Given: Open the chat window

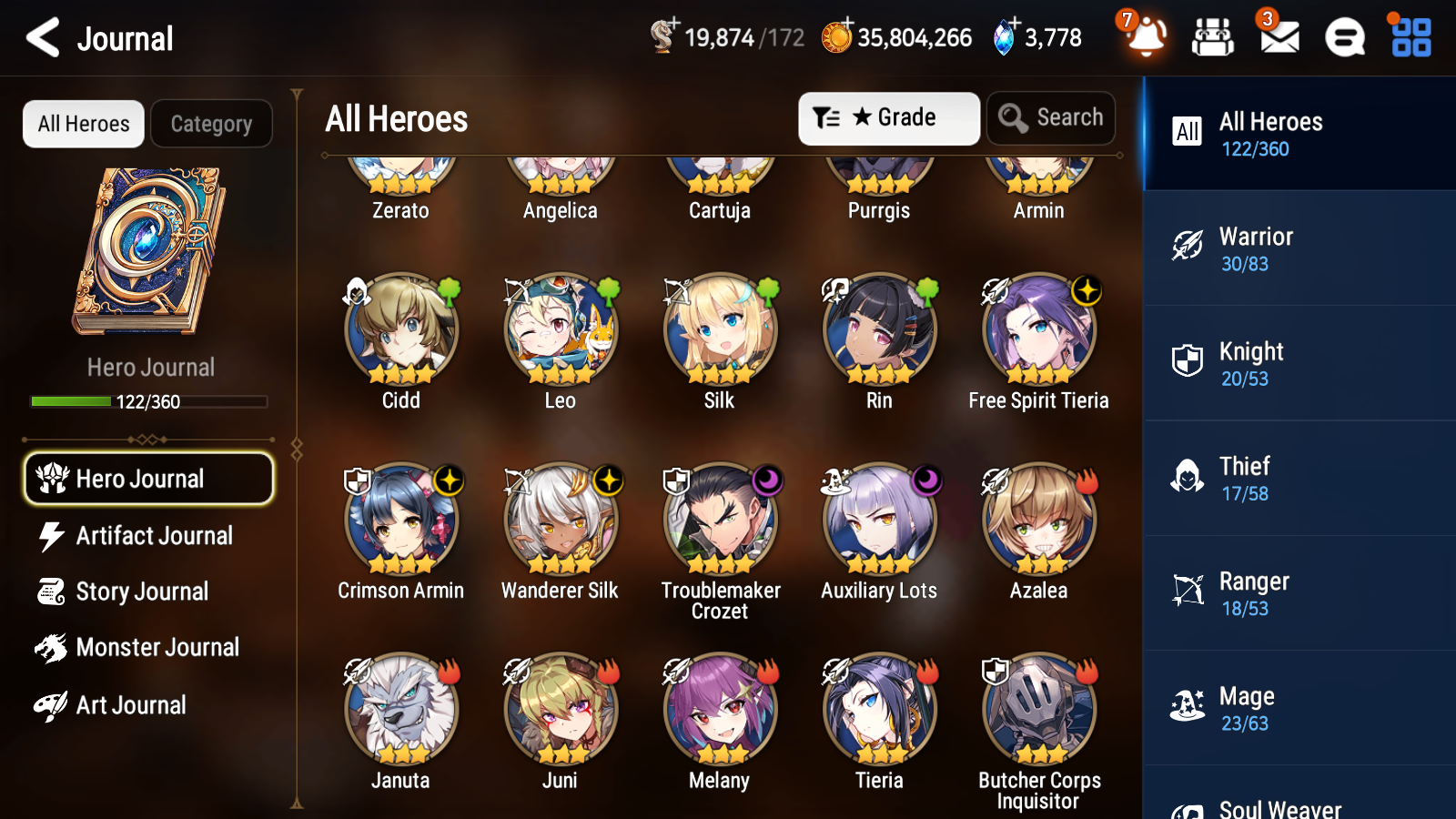Looking at the screenshot, I should 1343,37.
